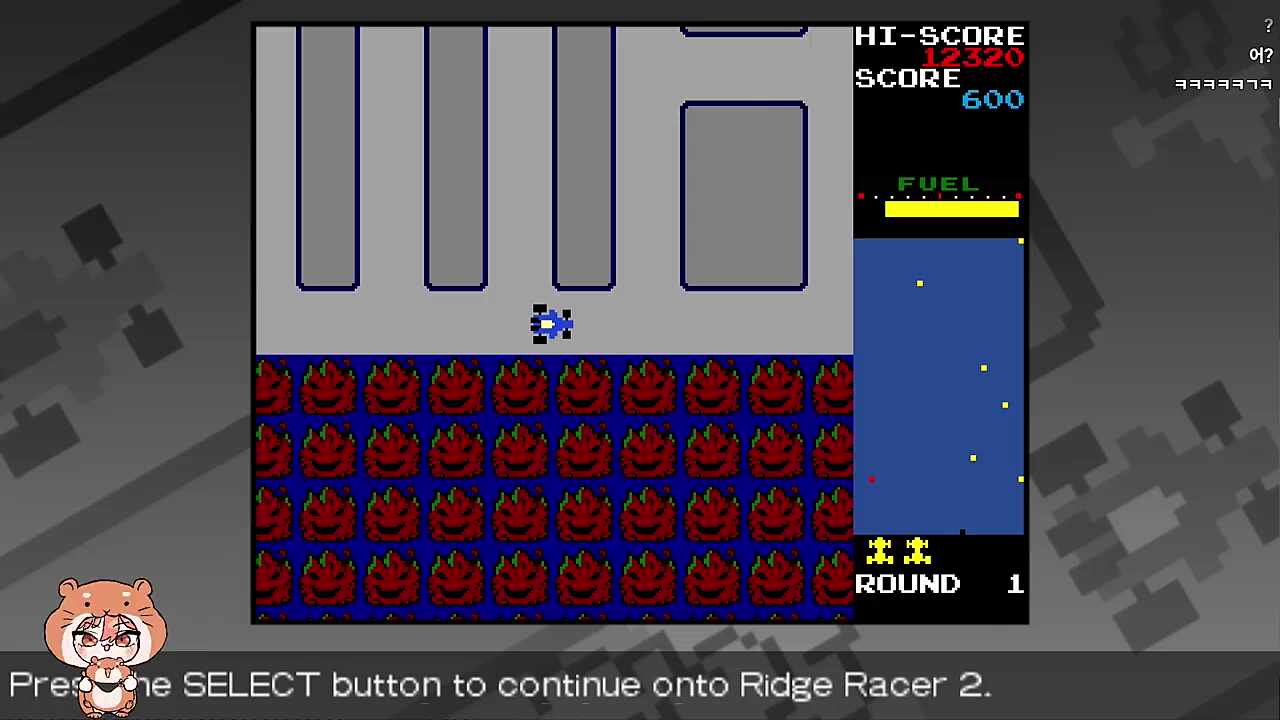Click the hamster streamer avatar overlay
Screen dimensions: 1280x720
(105, 640)
